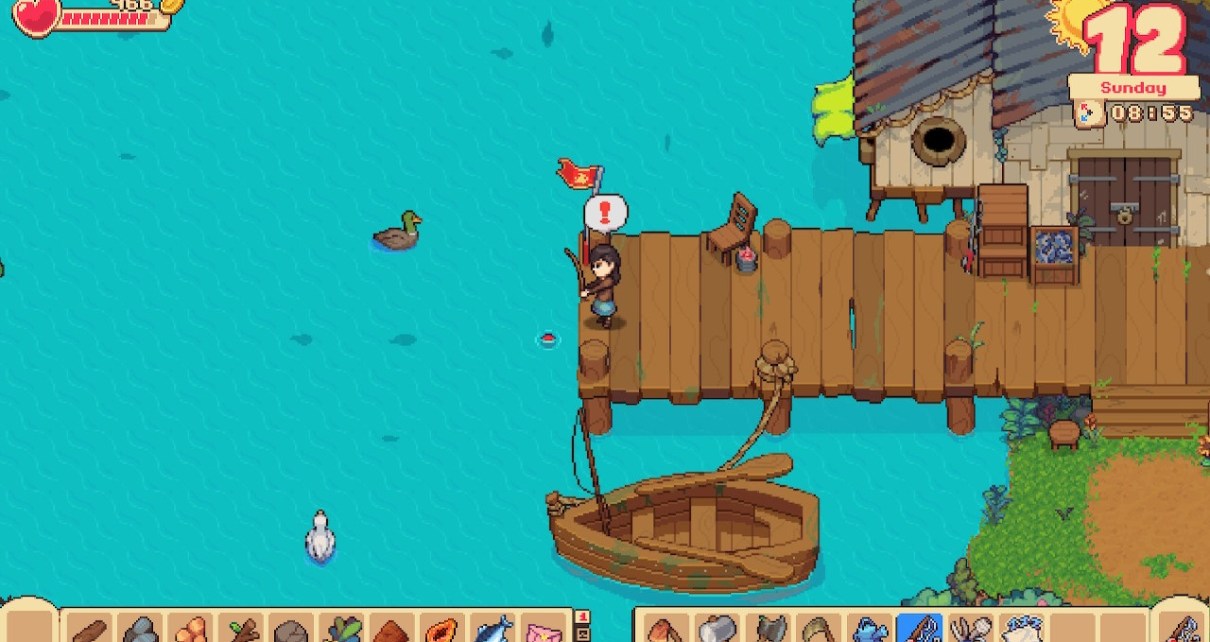
Task: Click the red hotbar page number indicator
Action: click(x=583, y=617)
